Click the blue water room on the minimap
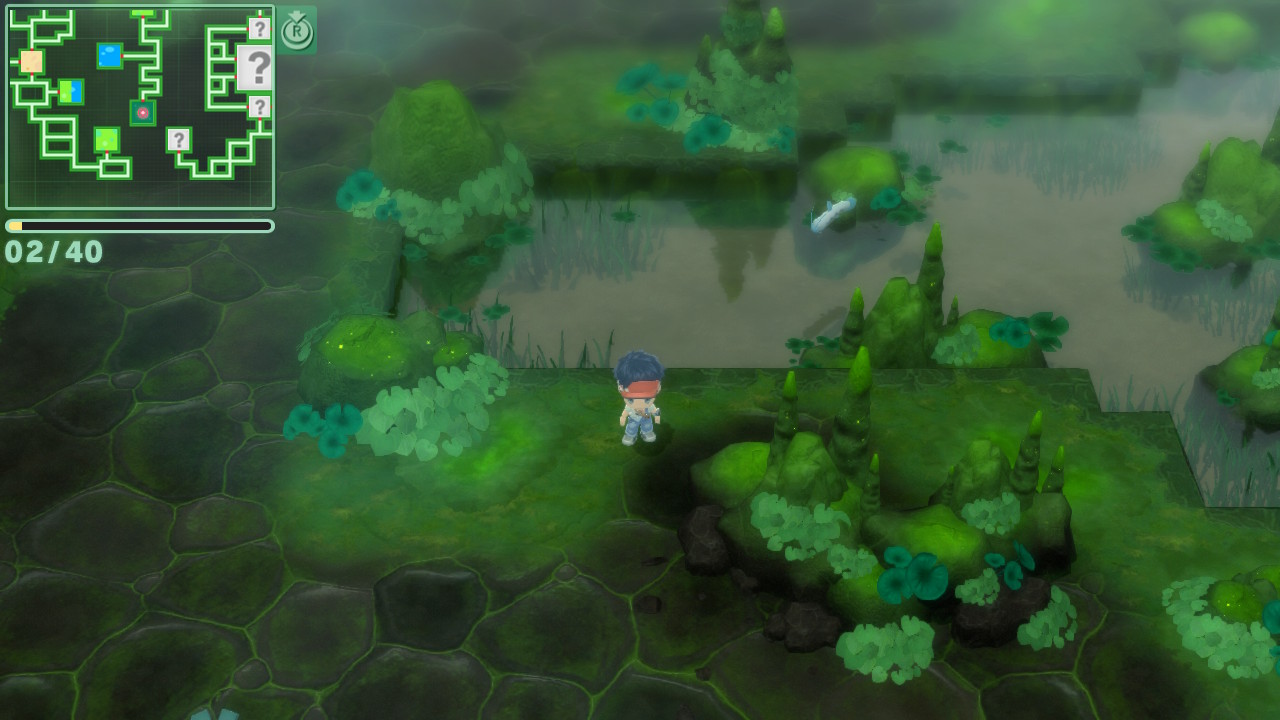The width and height of the screenshot is (1280, 720). click(110, 56)
